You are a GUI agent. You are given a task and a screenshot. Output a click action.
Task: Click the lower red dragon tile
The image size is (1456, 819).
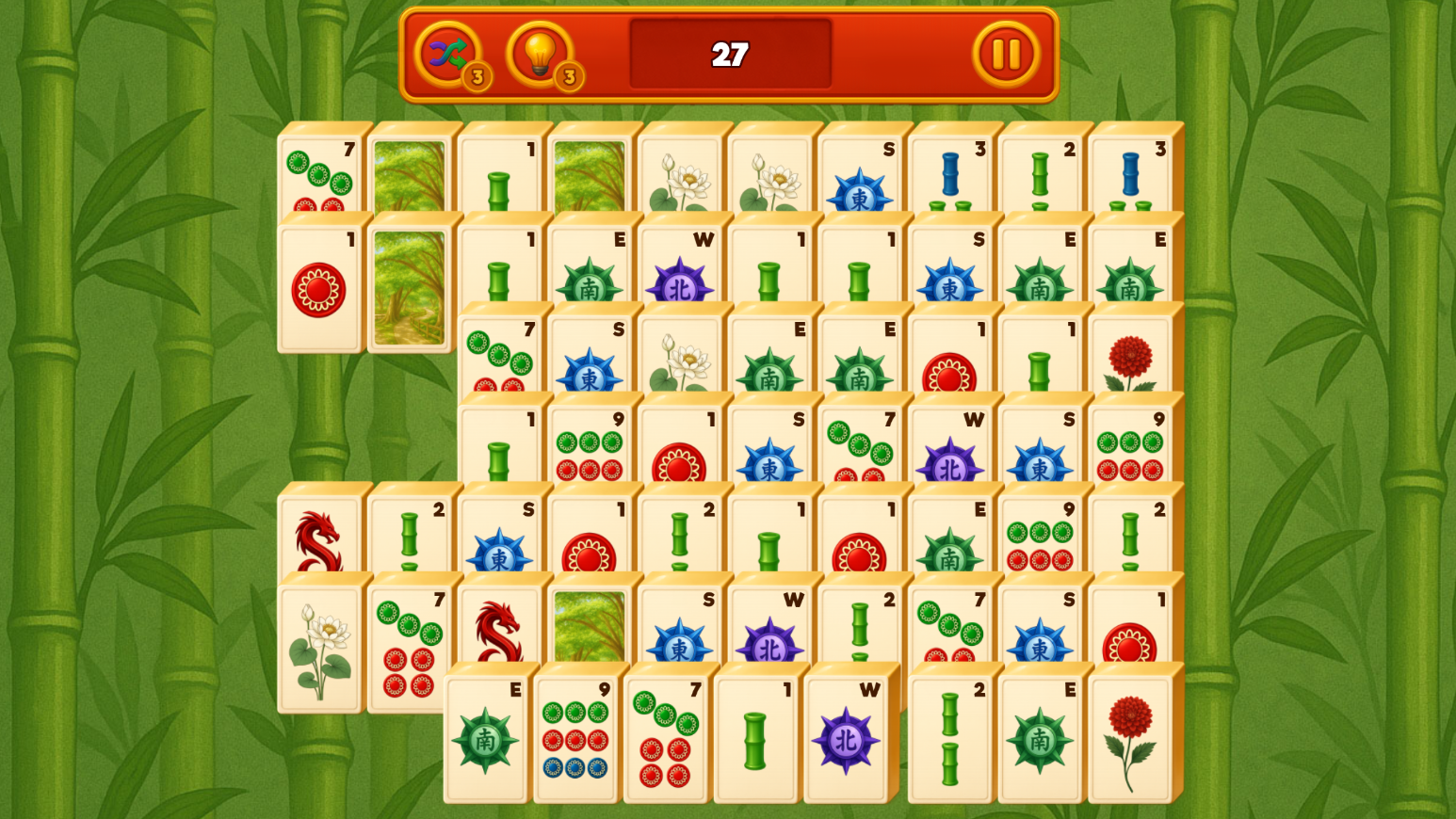499,631
